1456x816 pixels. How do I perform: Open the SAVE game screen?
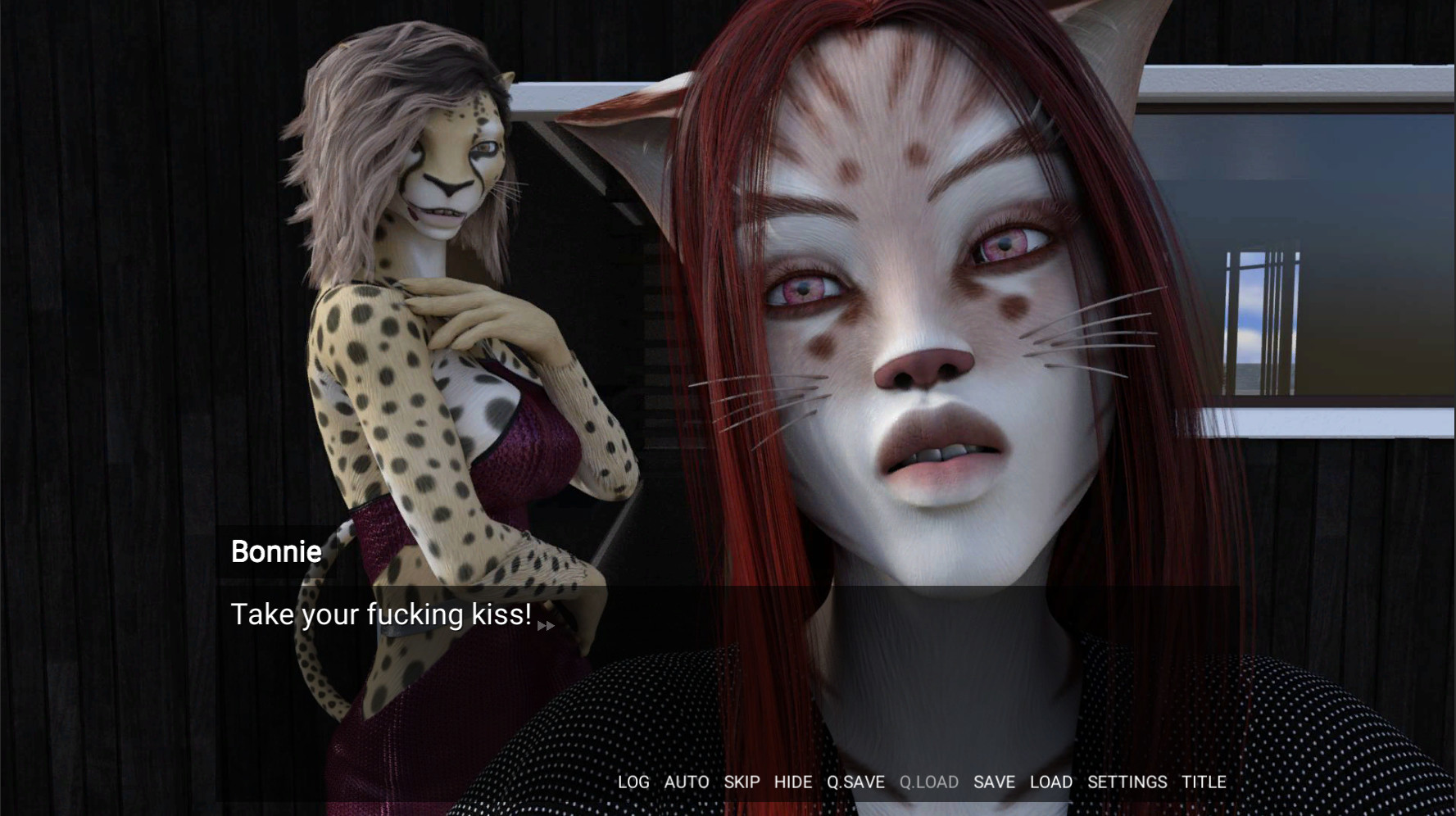pyautogui.click(x=994, y=782)
